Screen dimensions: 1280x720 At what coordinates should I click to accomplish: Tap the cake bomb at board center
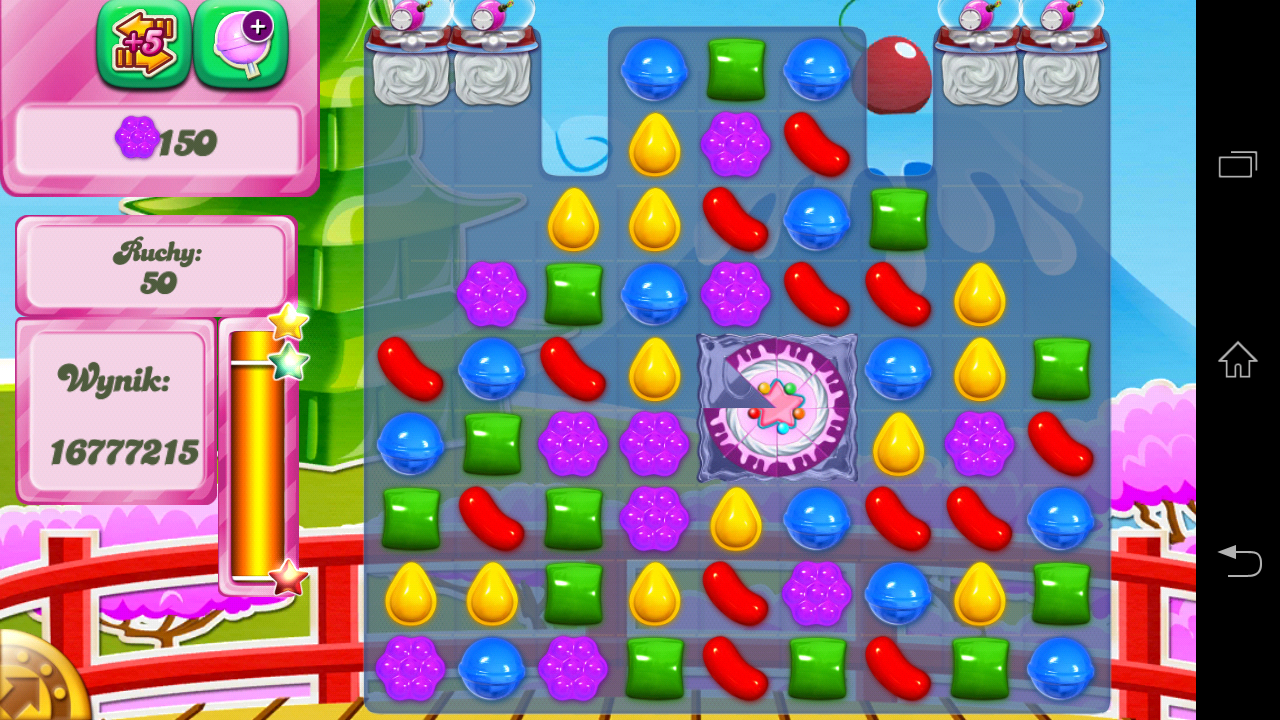coord(776,408)
